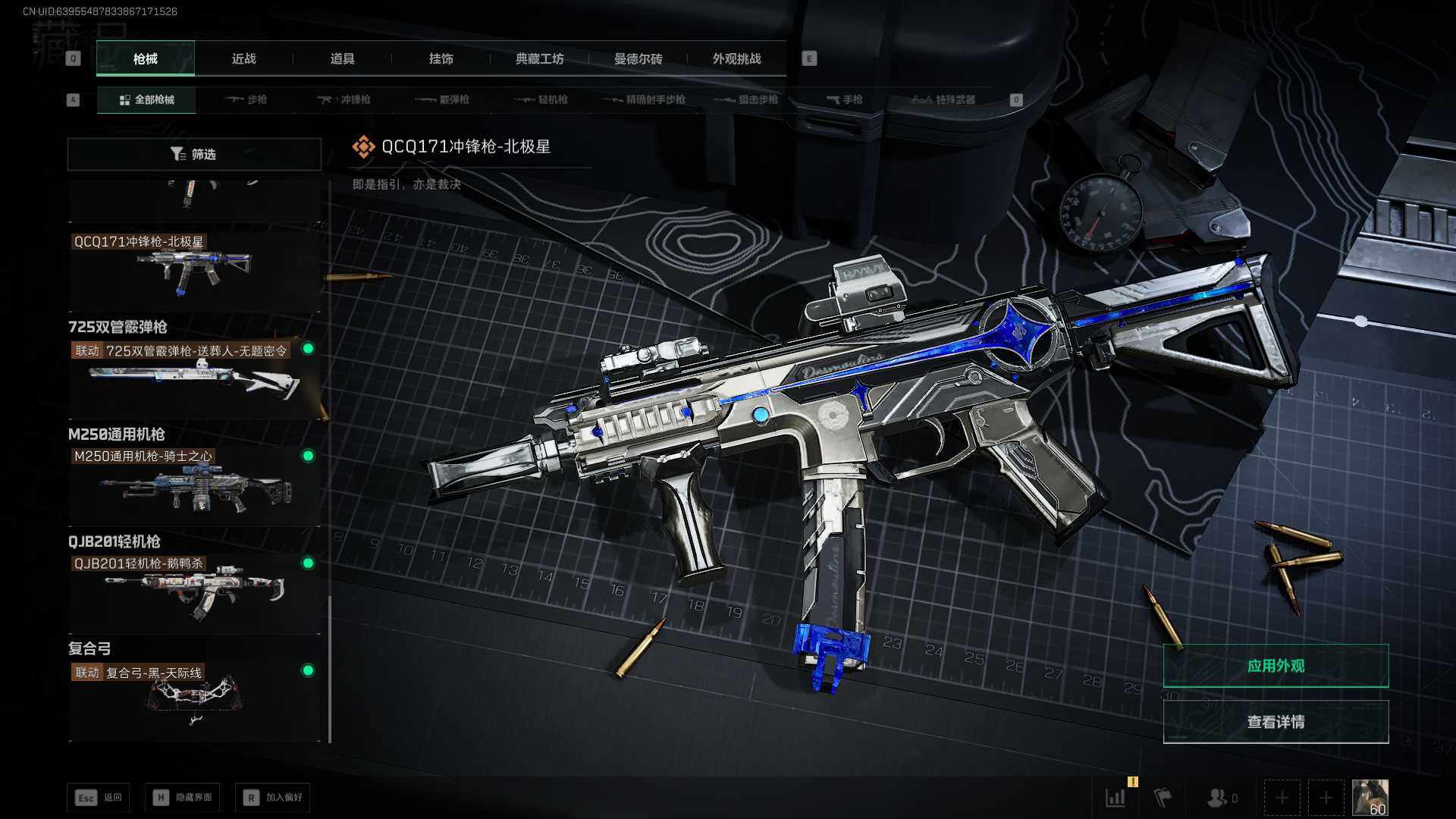1456x819 pixels.
Task: Open 查看详情 to view skin details
Action: click(1276, 722)
